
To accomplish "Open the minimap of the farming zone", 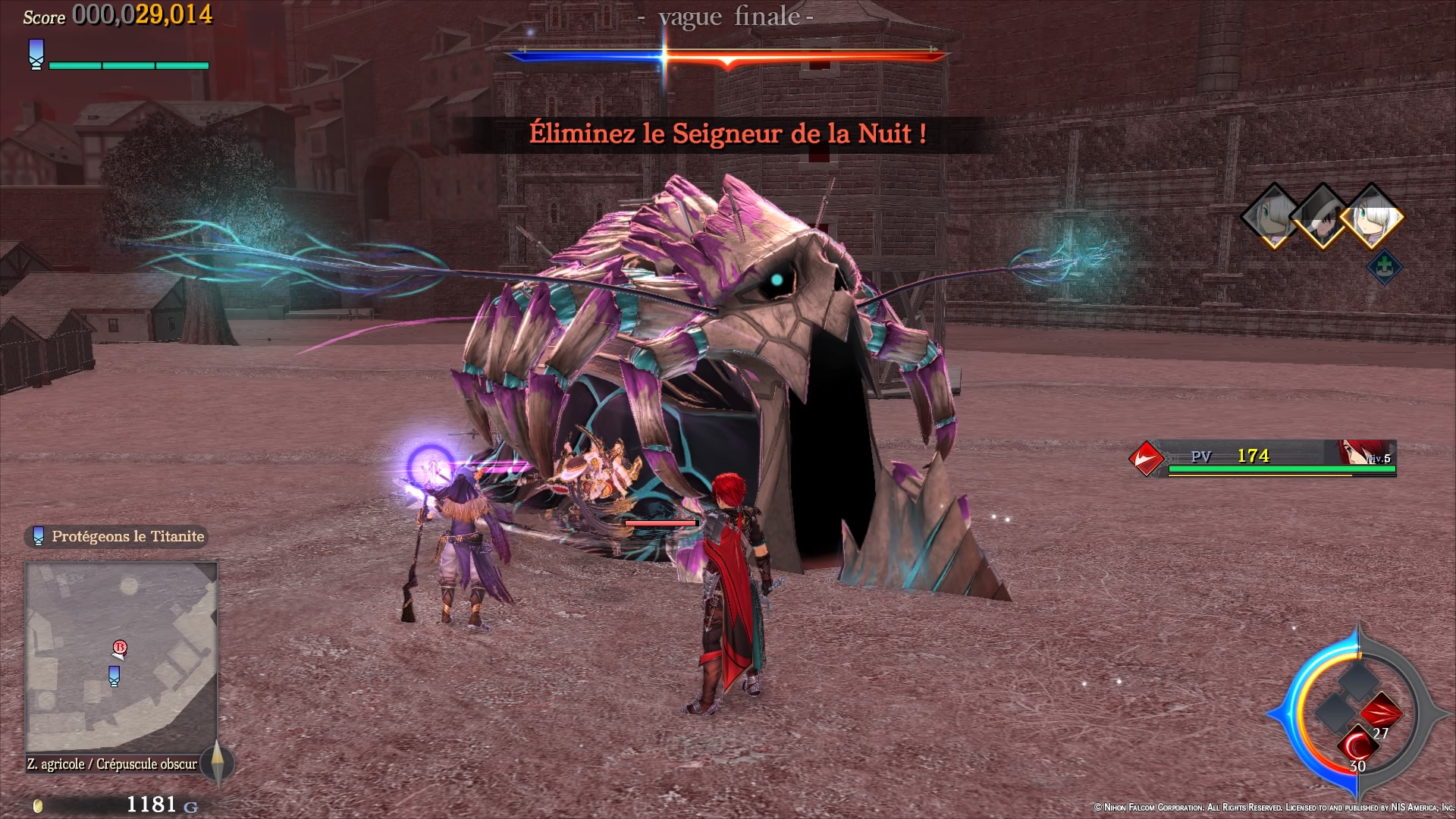I will (121, 657).
